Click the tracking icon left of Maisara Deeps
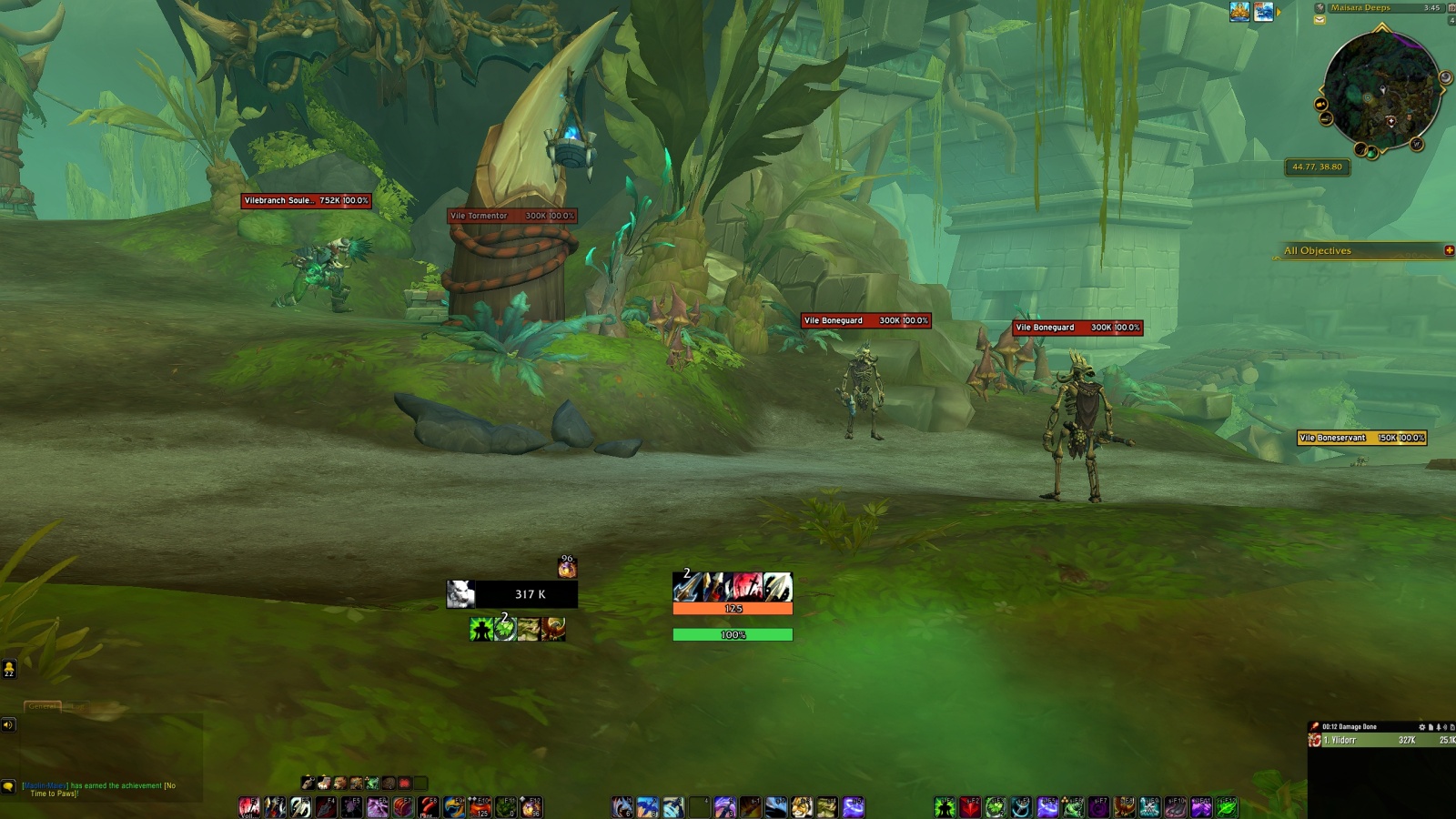This screenshot has height=819, width=1456. [x=1319, y=8]
